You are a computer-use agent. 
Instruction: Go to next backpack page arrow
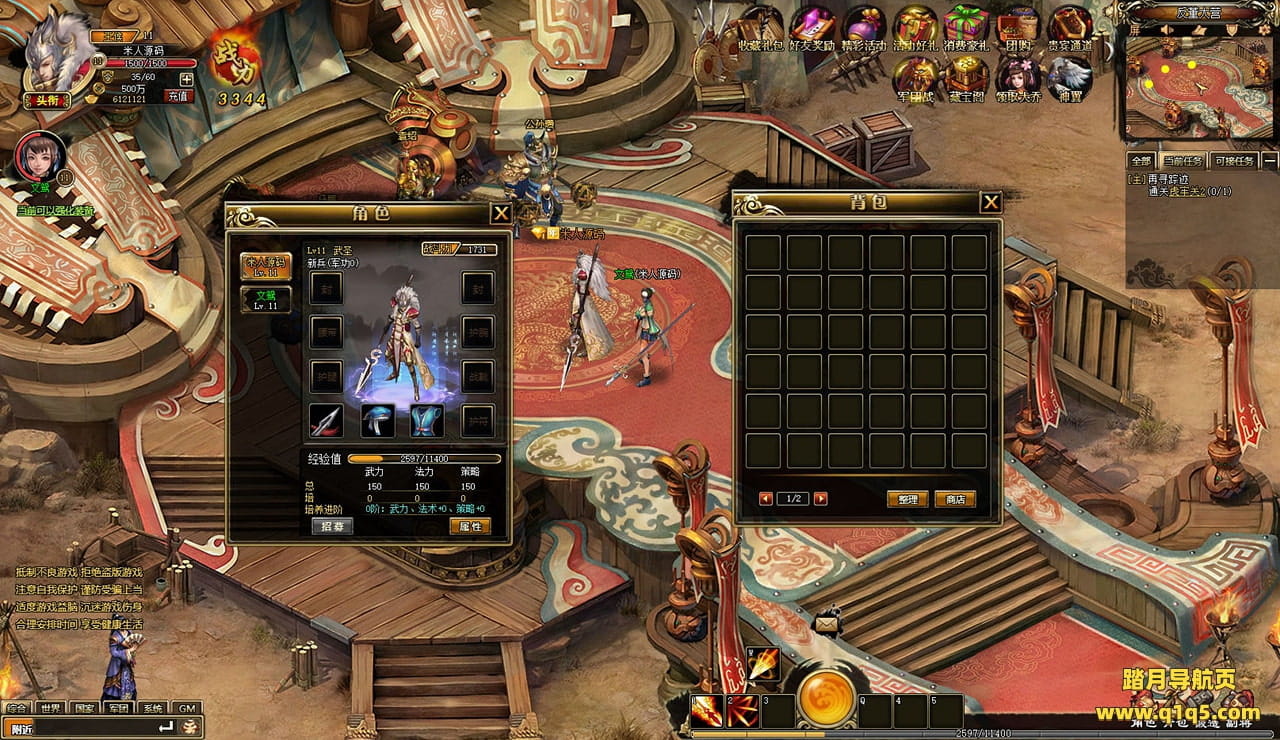820,499
